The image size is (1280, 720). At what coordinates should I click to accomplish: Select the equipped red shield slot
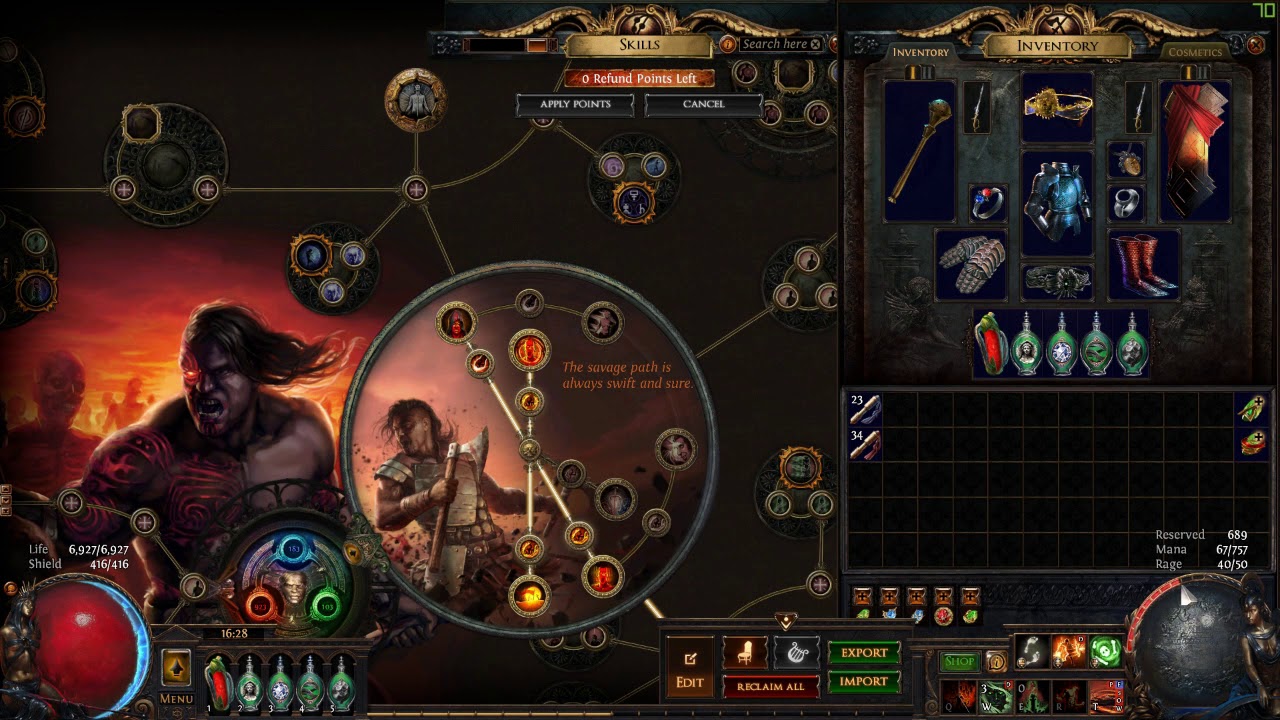tap(1196, 151)
